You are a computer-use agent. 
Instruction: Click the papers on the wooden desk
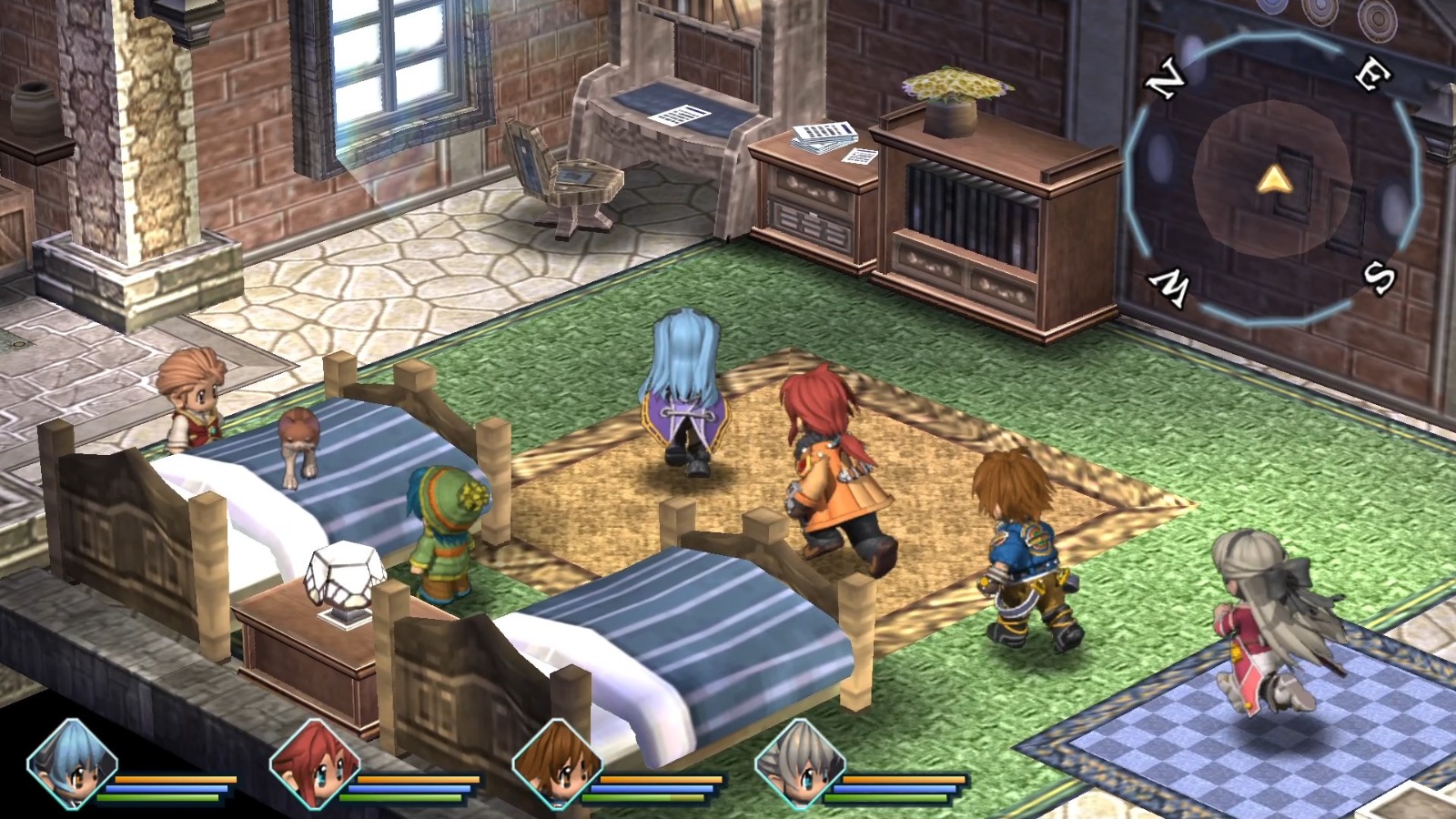coord(682,114)
